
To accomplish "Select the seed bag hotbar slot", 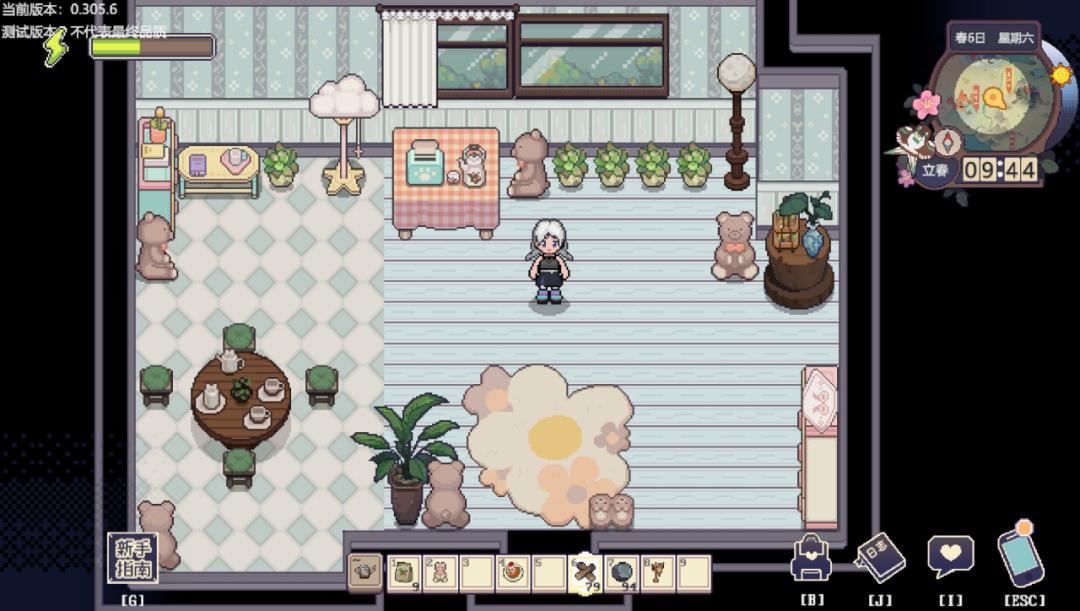I will pos(404,573).
